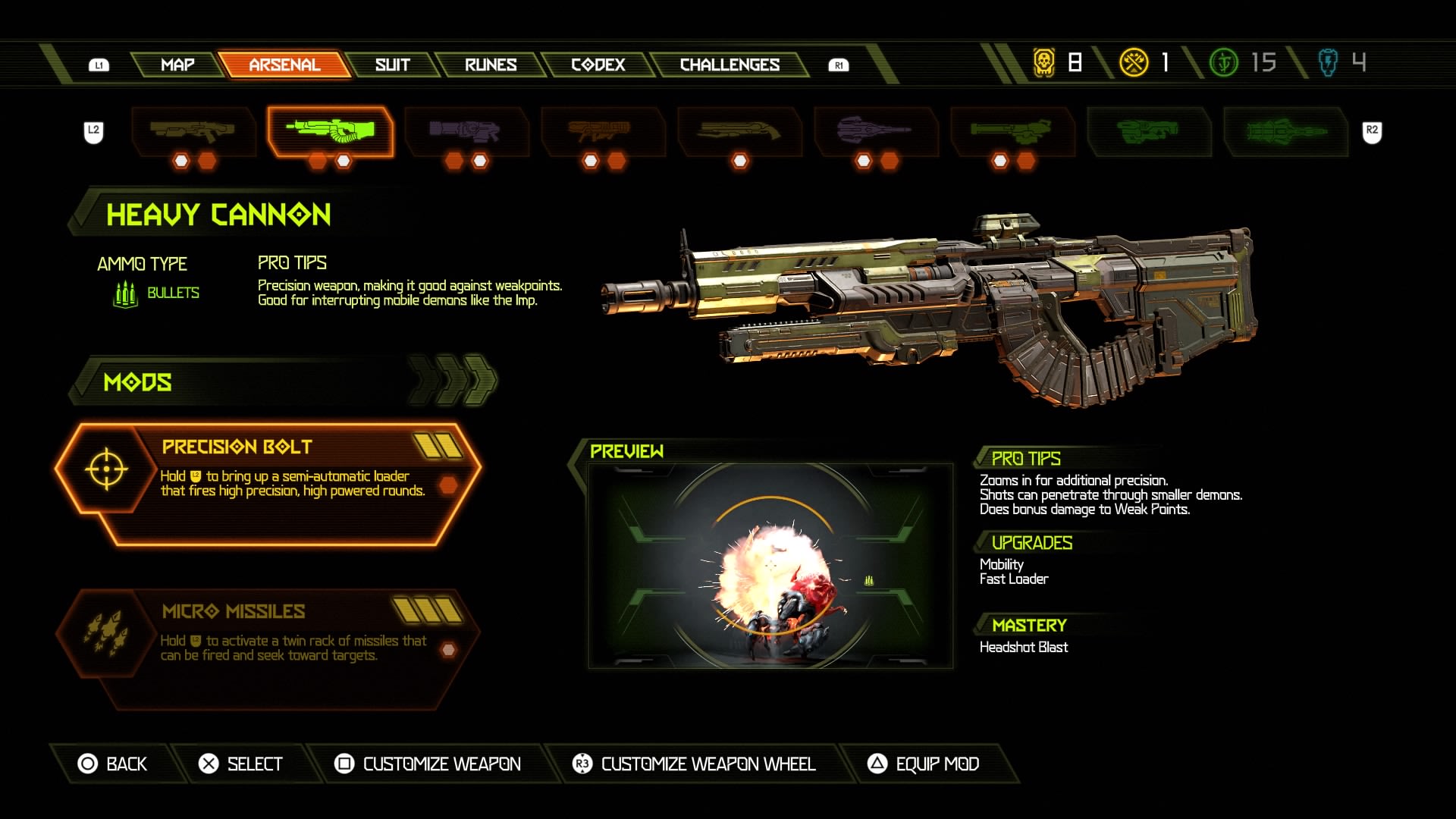Select the Plasma Rifle weapon slot
The width and height of the screenshot is (1456, 819).
point(466,131)
